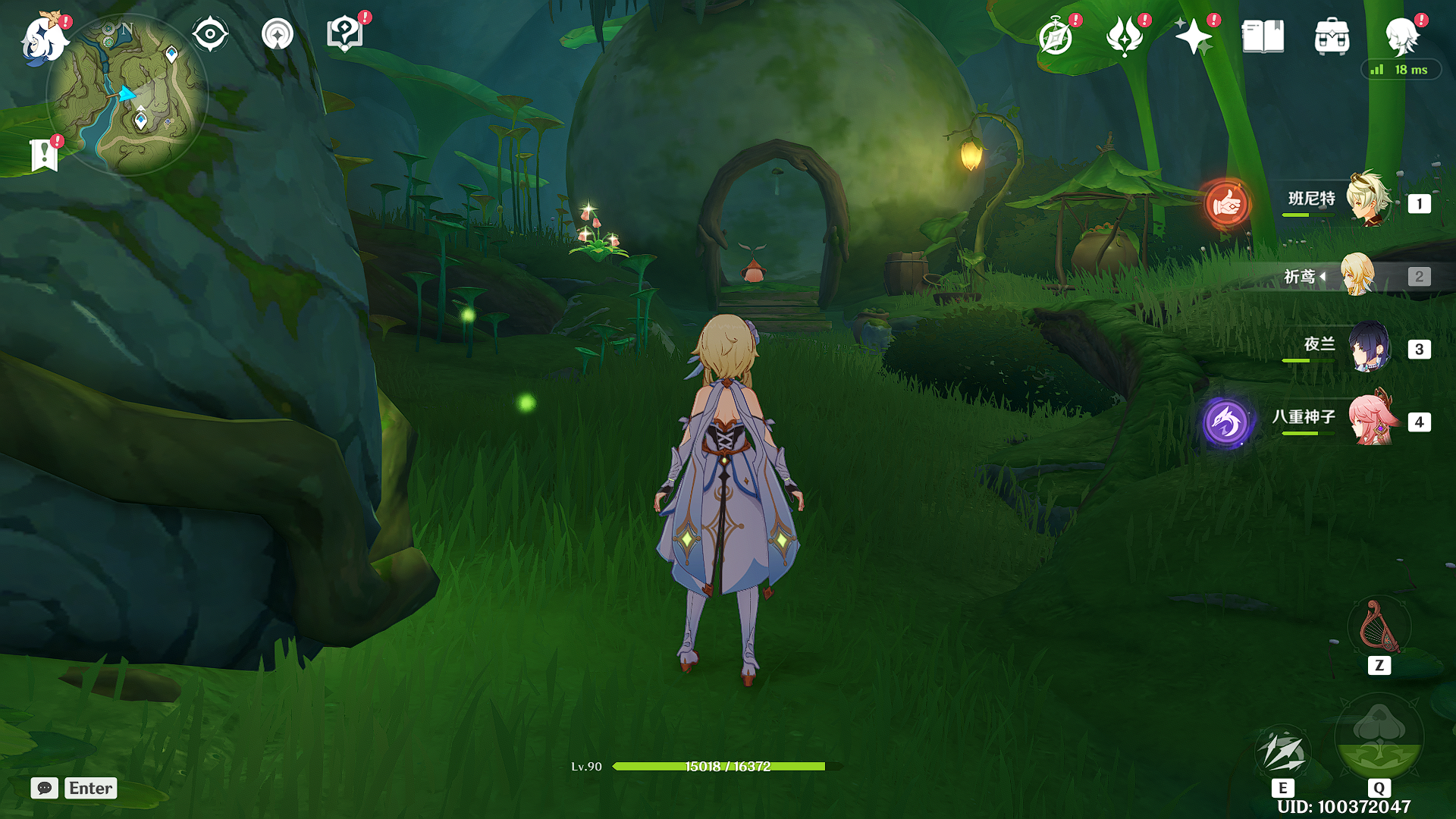Open the Battle Pass leaf icon
Viewport: 1456px width, 819px height.
[x=1125, y=36]
